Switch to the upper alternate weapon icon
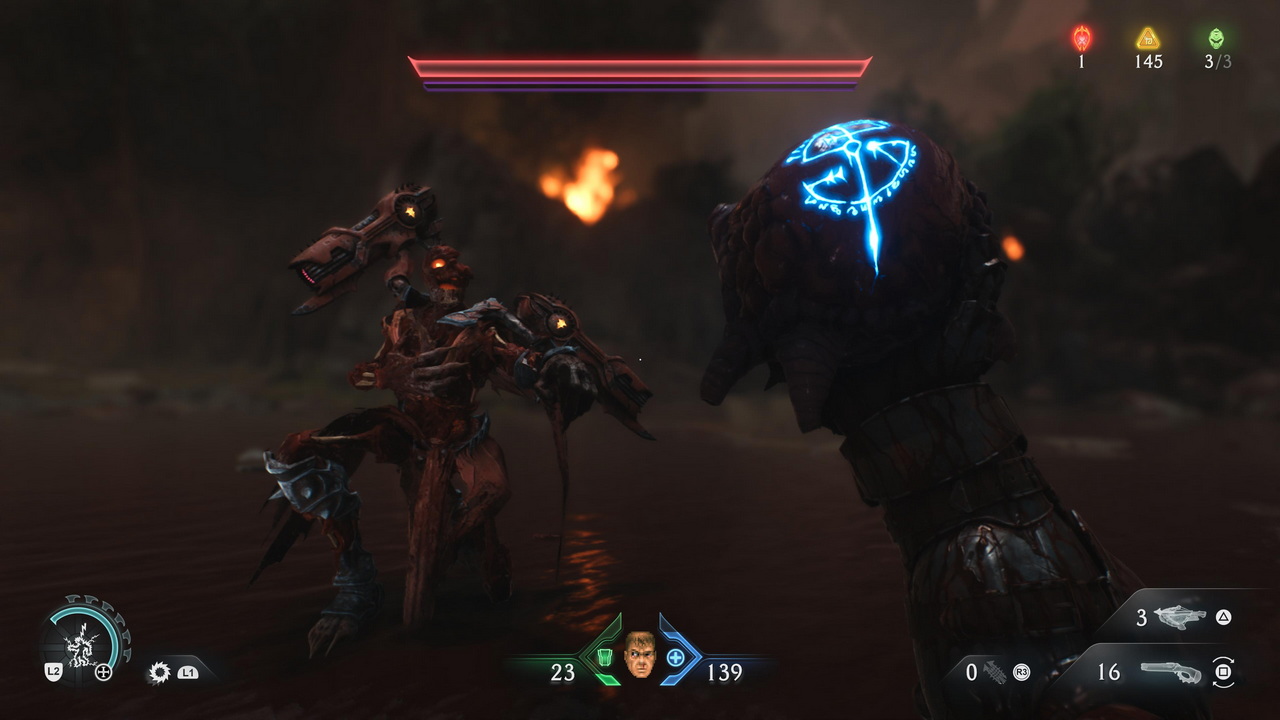 point(1180,617)
